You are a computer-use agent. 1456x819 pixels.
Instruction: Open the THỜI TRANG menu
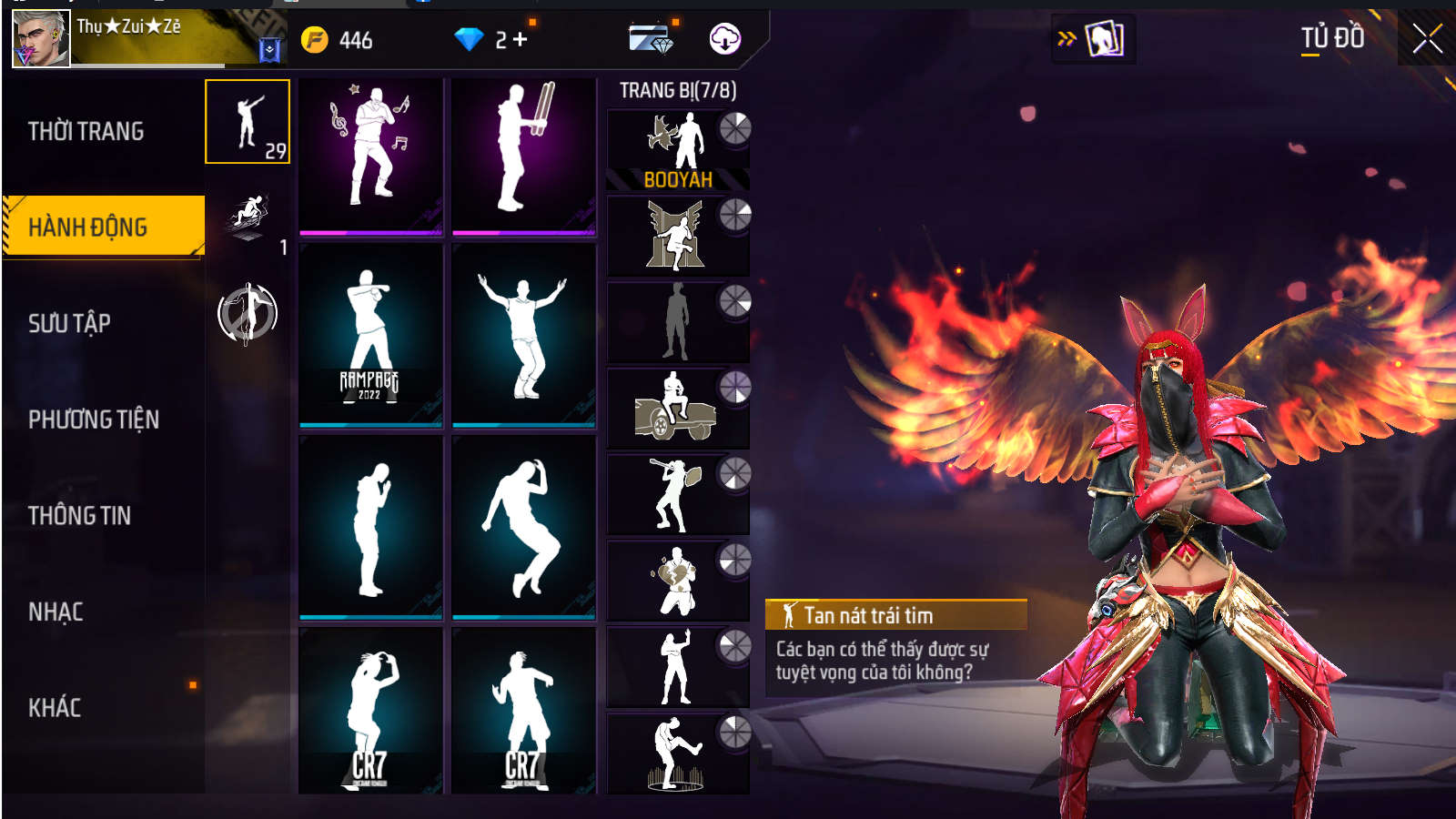(x=86, y=132)
